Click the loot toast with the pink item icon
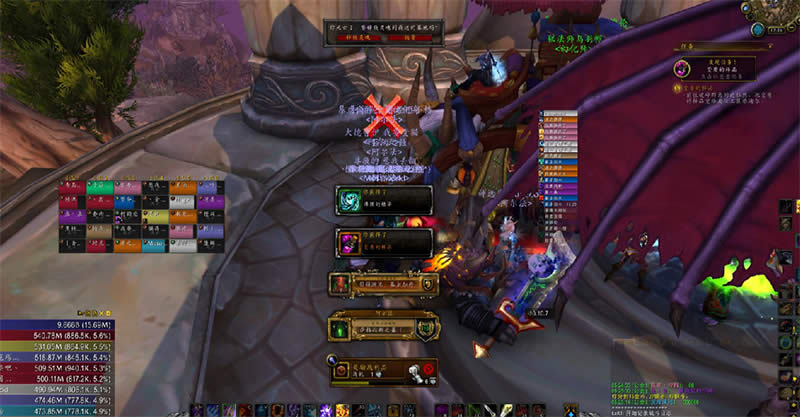Image resolution: width=800 pixels, height=417 pixels. [385, 241]
